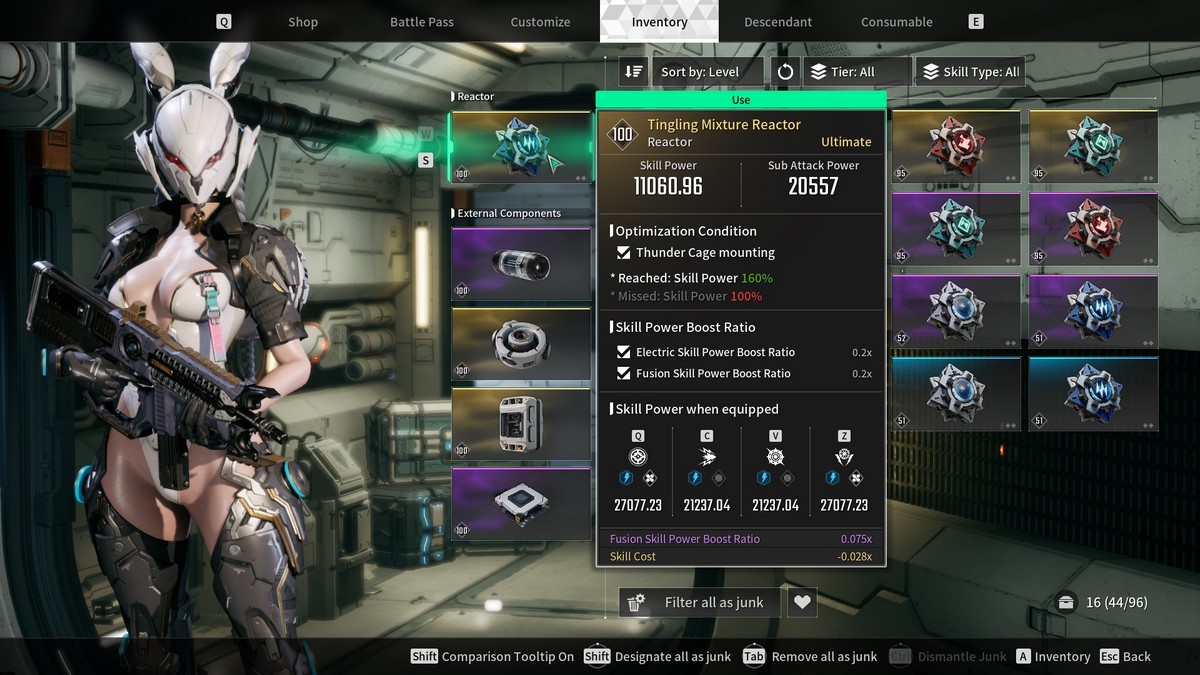
Task: Toggle Electric Skill Power Boost Ratio checkbox
Action: pos(624,352)
